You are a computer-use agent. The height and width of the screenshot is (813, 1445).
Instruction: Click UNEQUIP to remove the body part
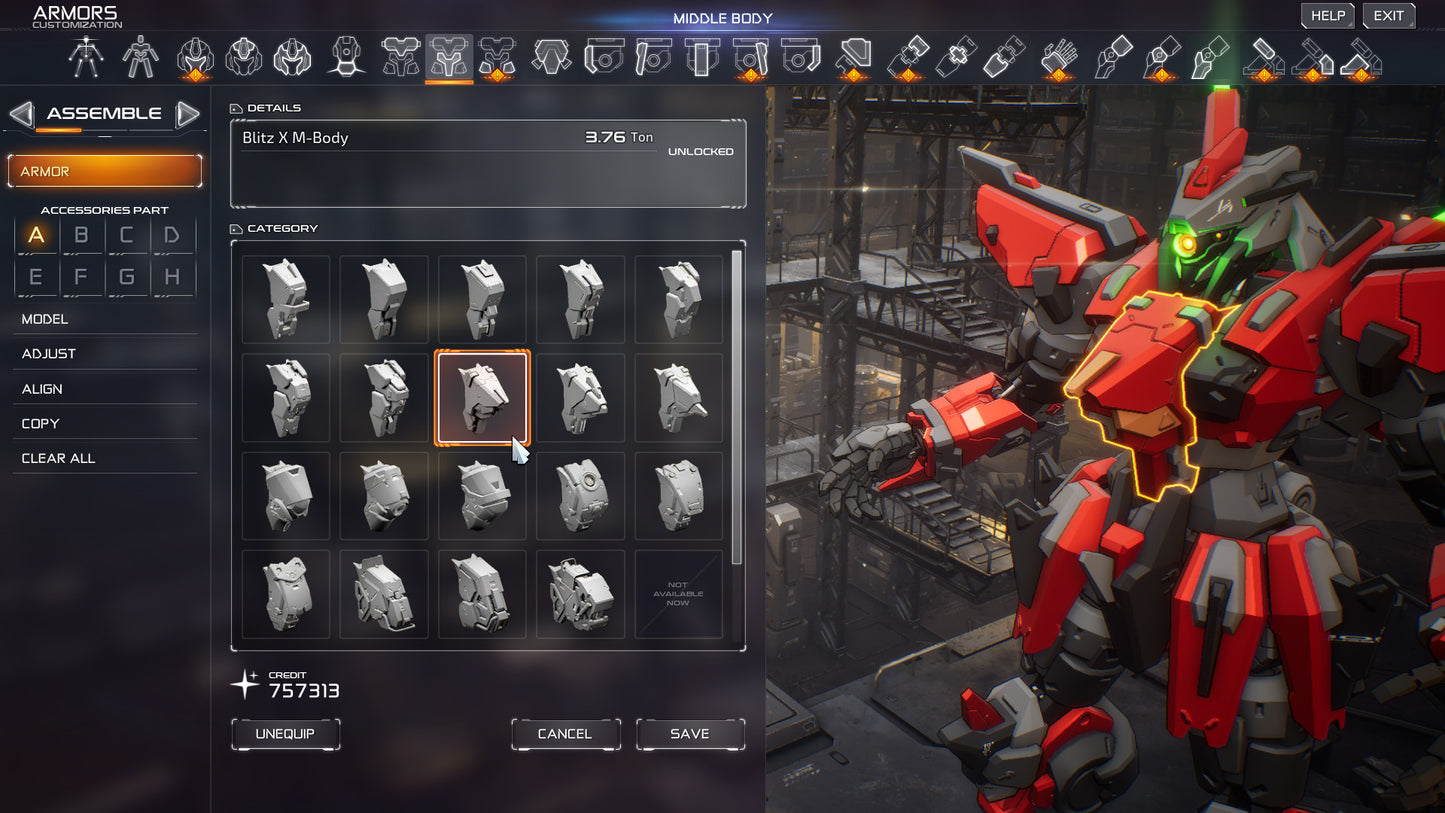point(285,734)
